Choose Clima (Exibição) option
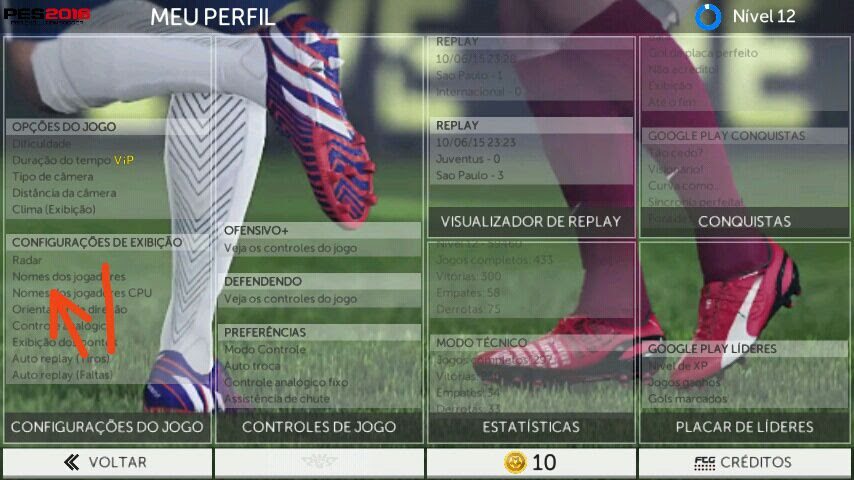This screenshot has height=480, width=854. [54, 209]
